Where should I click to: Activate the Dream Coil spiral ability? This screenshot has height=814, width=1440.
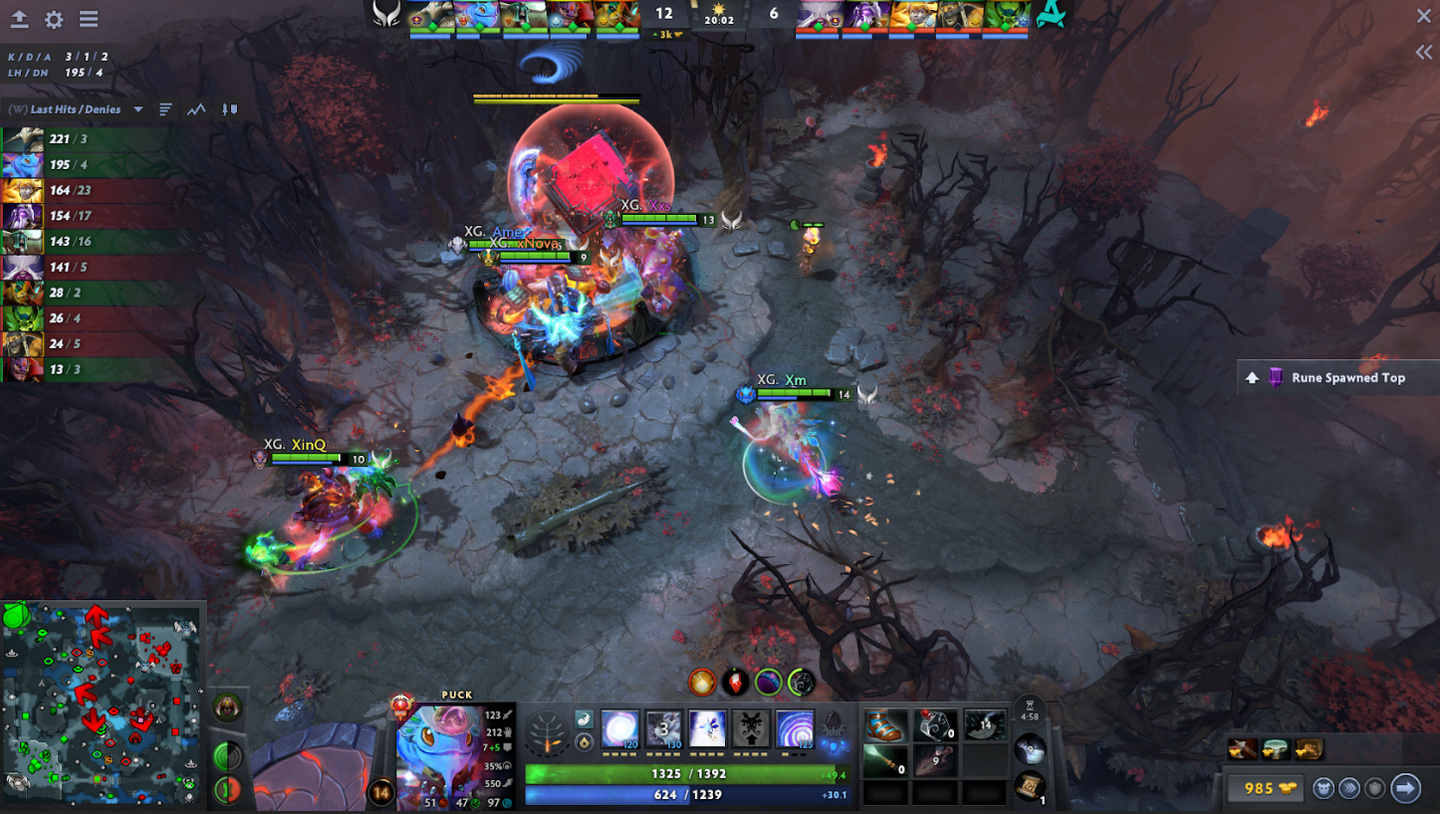795,728
